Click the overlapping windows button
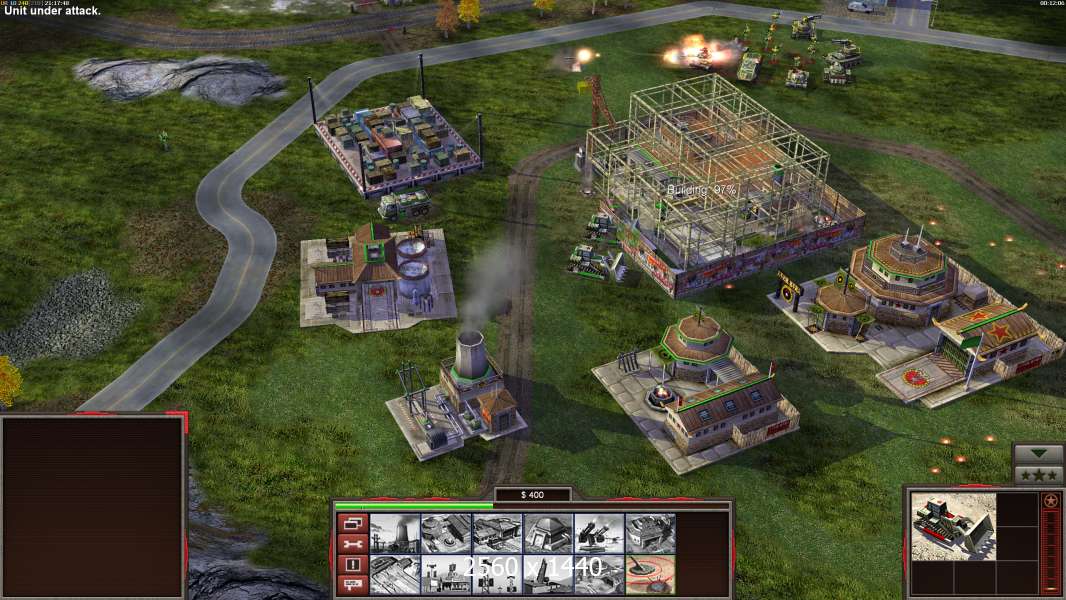This screenshot has height=600, width=1066. [351, 522]
